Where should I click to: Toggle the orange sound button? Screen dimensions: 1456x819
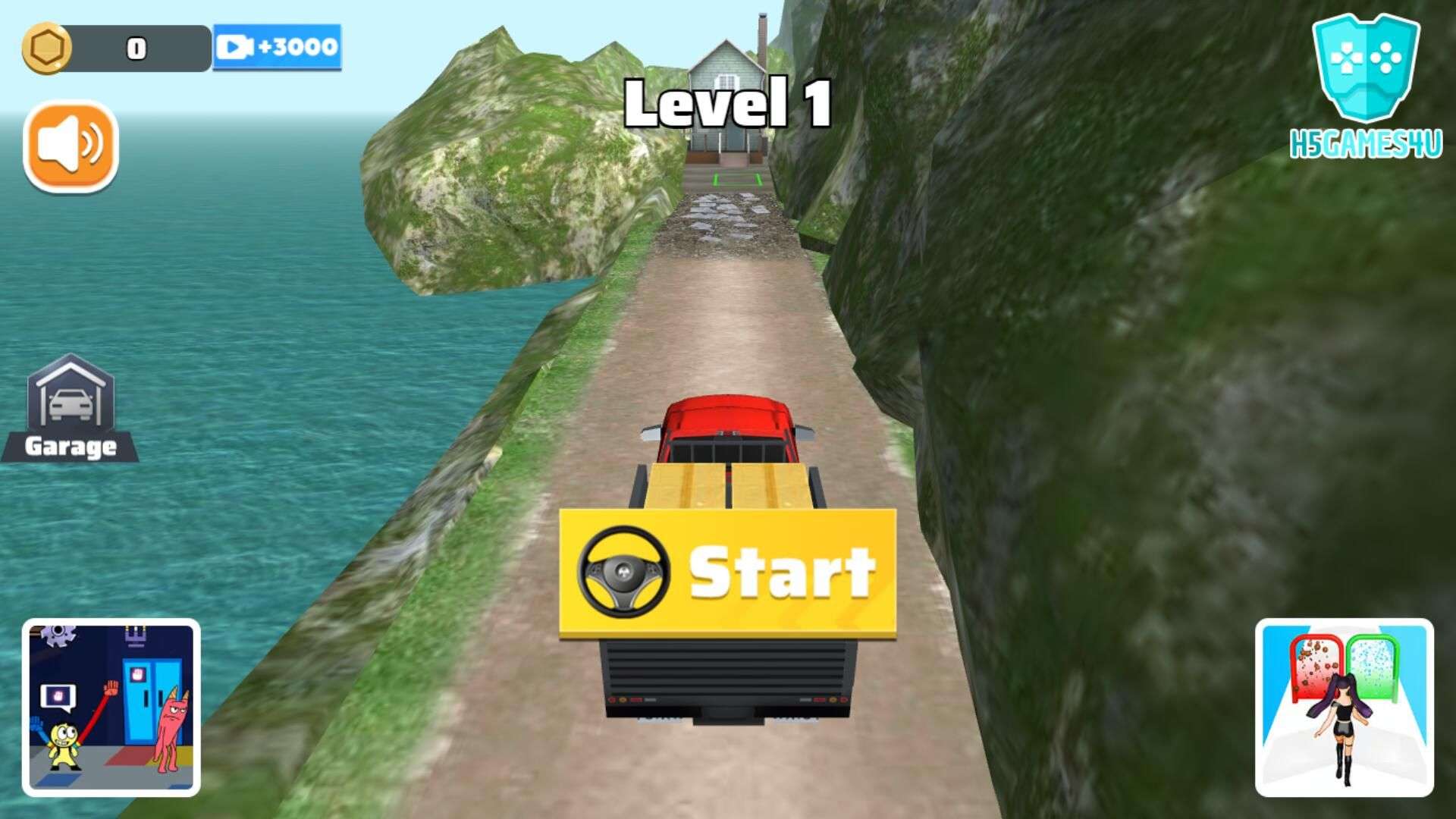pyautogui.click(x=71, y=146)
